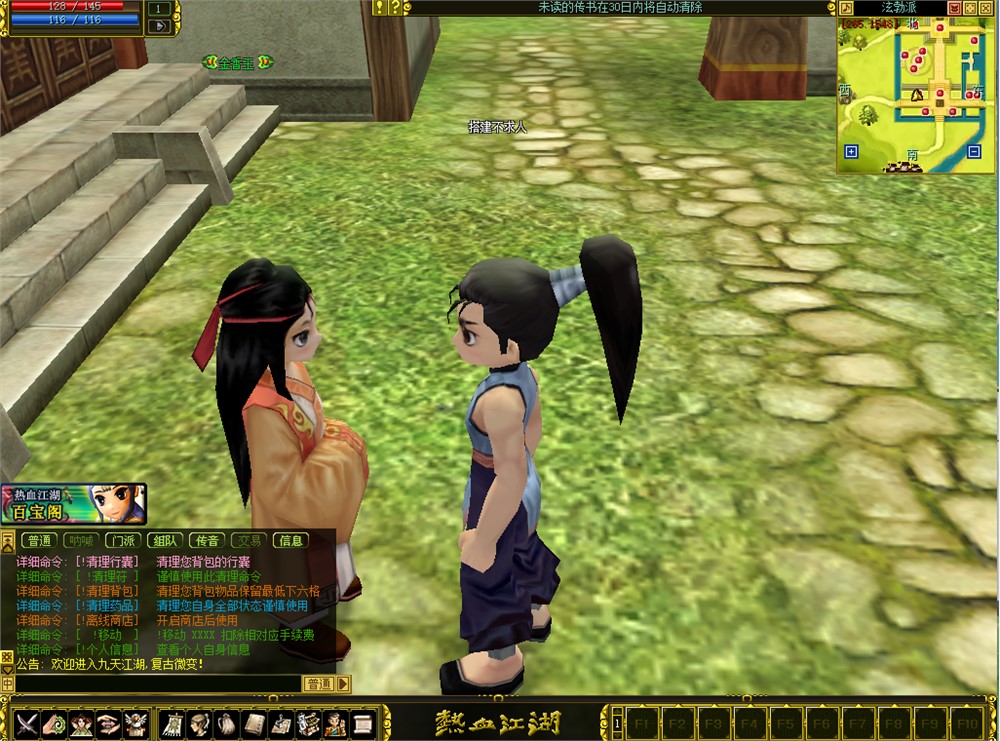Open the 百宝阁 shop banner

(x=74, y=504)
